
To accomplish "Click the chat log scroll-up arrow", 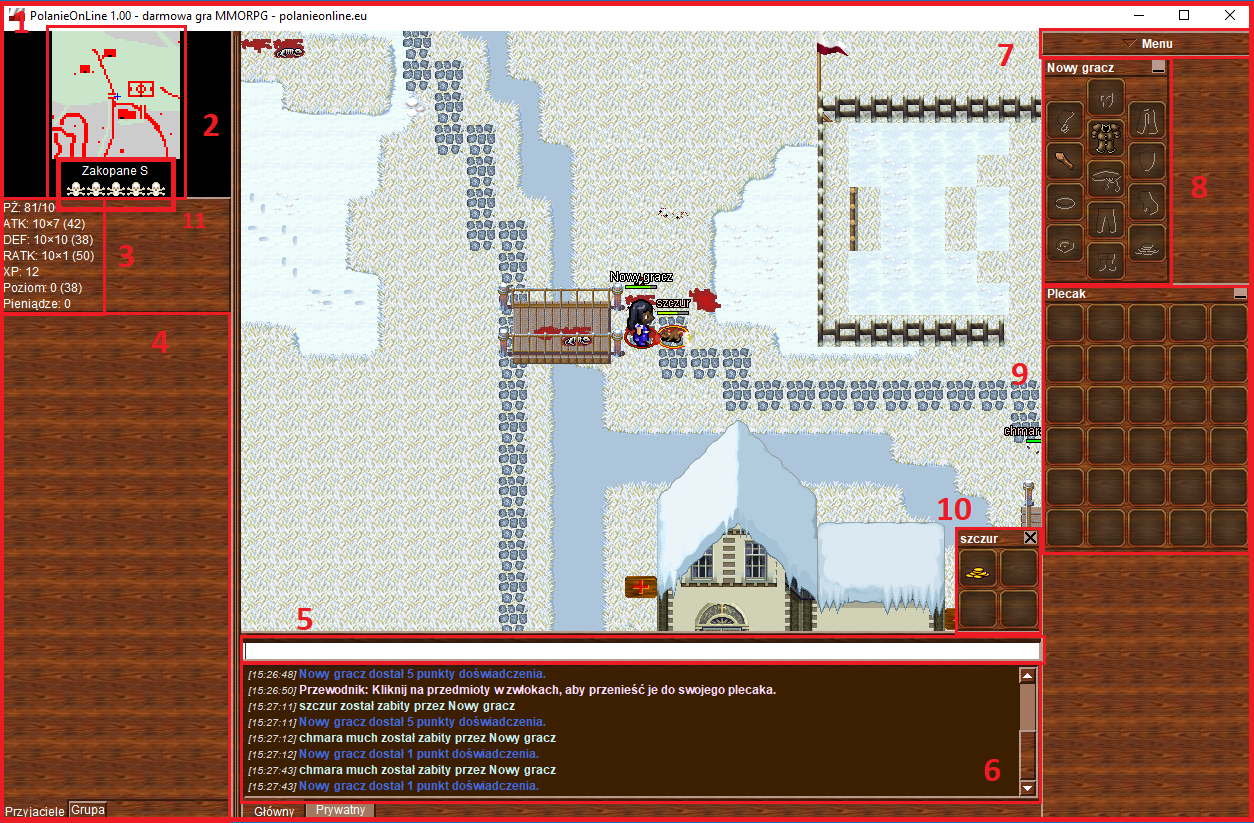I will click(x=1027, y=676).
